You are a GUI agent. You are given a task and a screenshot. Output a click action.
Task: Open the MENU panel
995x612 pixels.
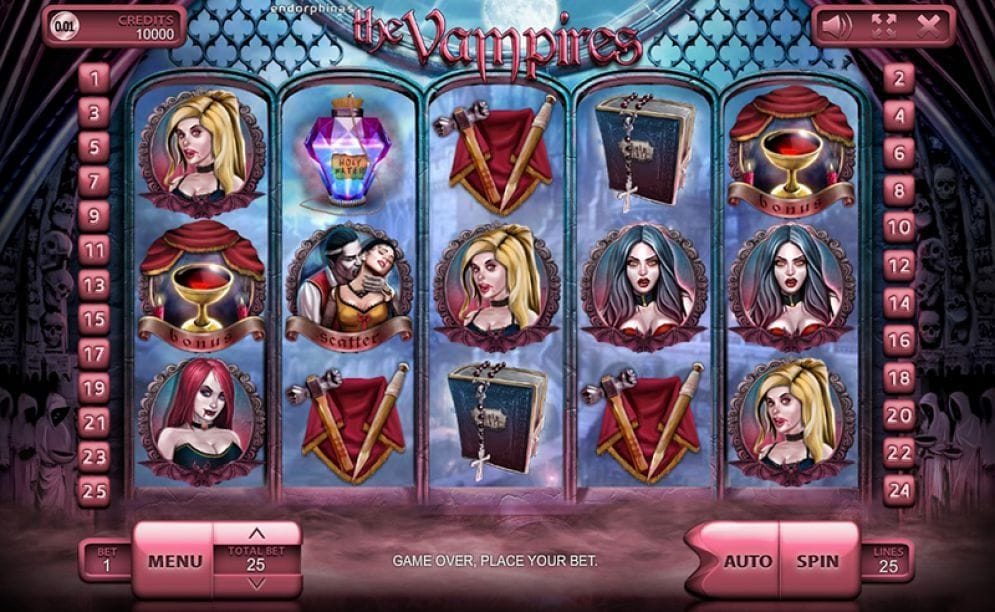(x=175, y=561)
